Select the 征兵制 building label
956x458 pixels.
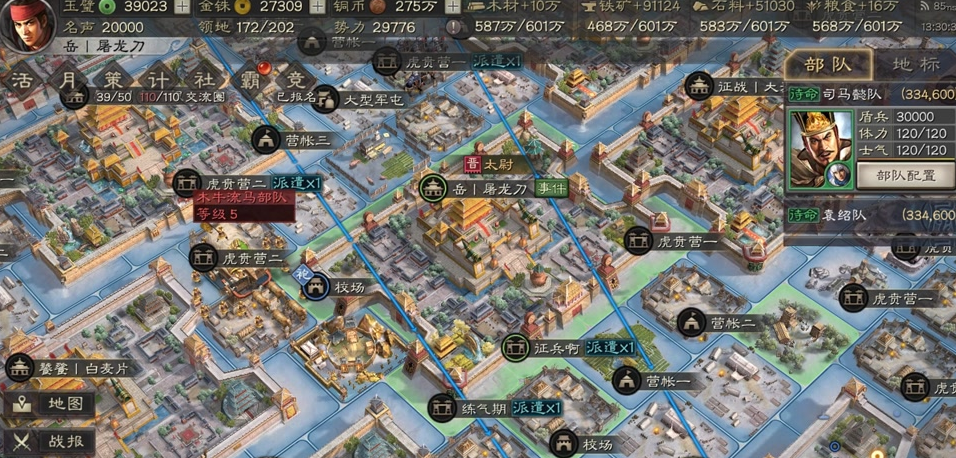point(557,348)
